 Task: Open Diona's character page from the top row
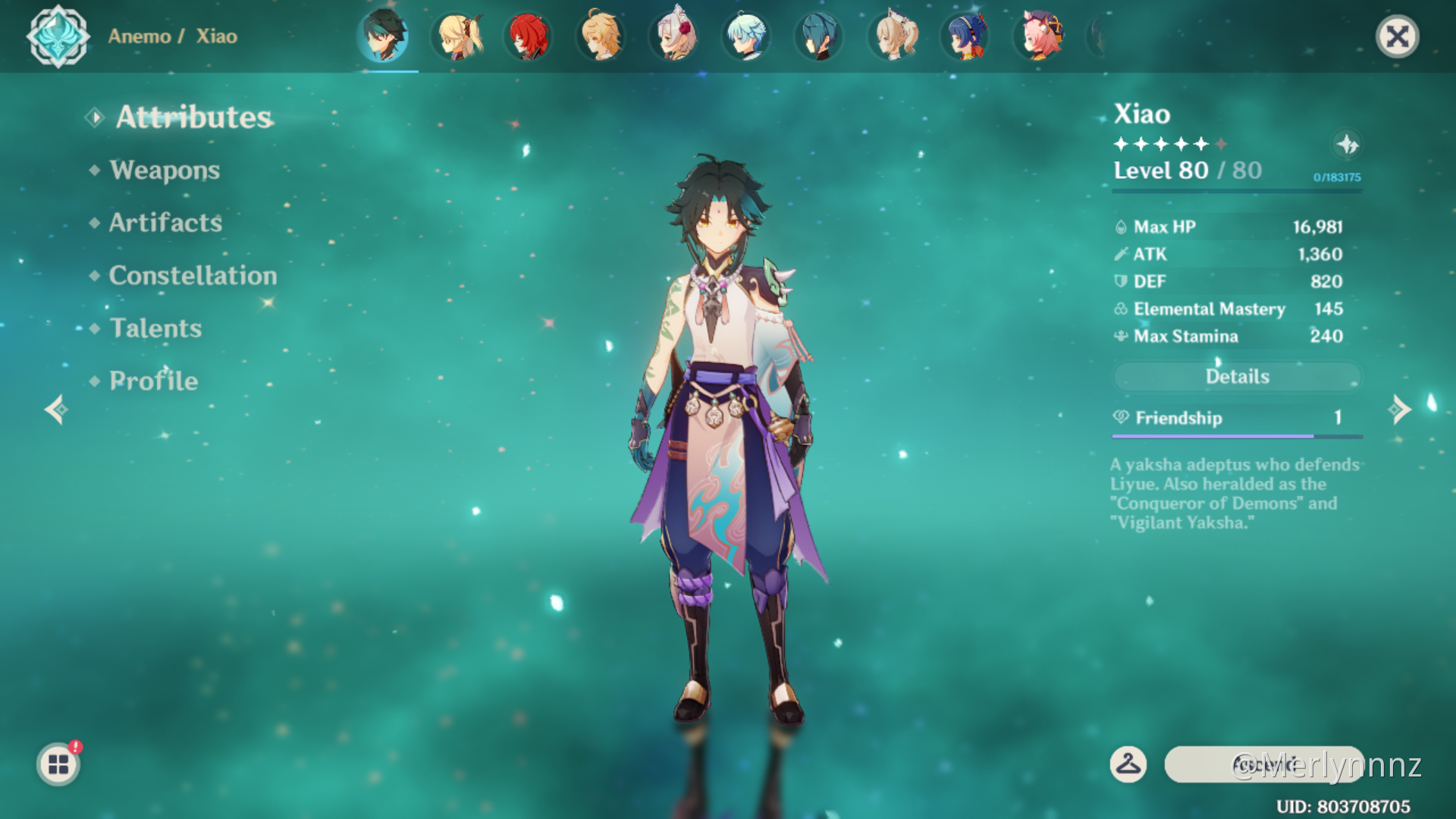point(1037,36)
